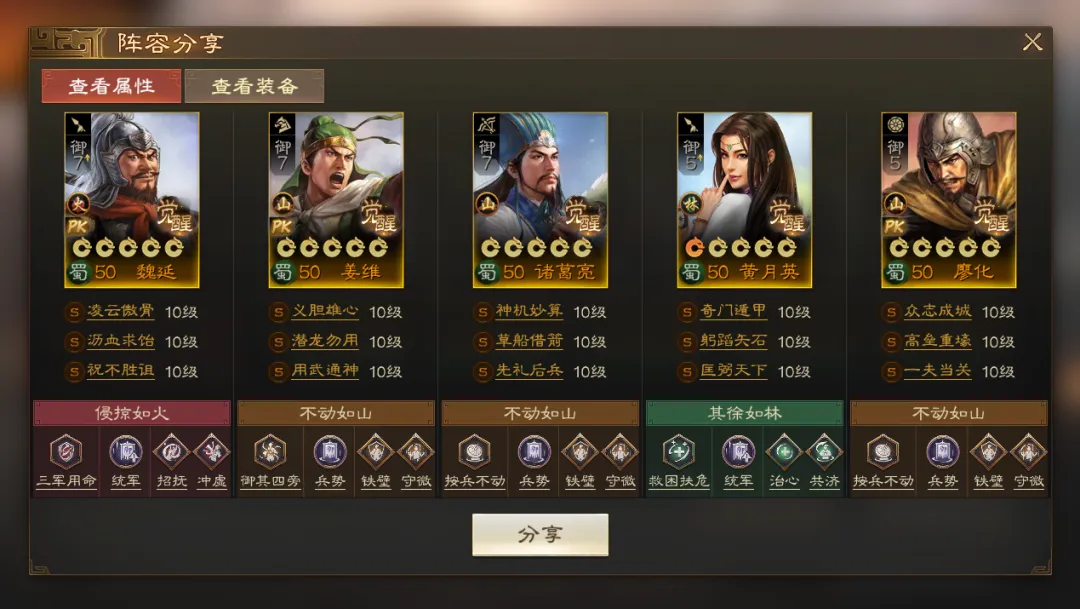Select the 魏延 hero card
This screenshot has height=609, width=1080.
(132, 199)
